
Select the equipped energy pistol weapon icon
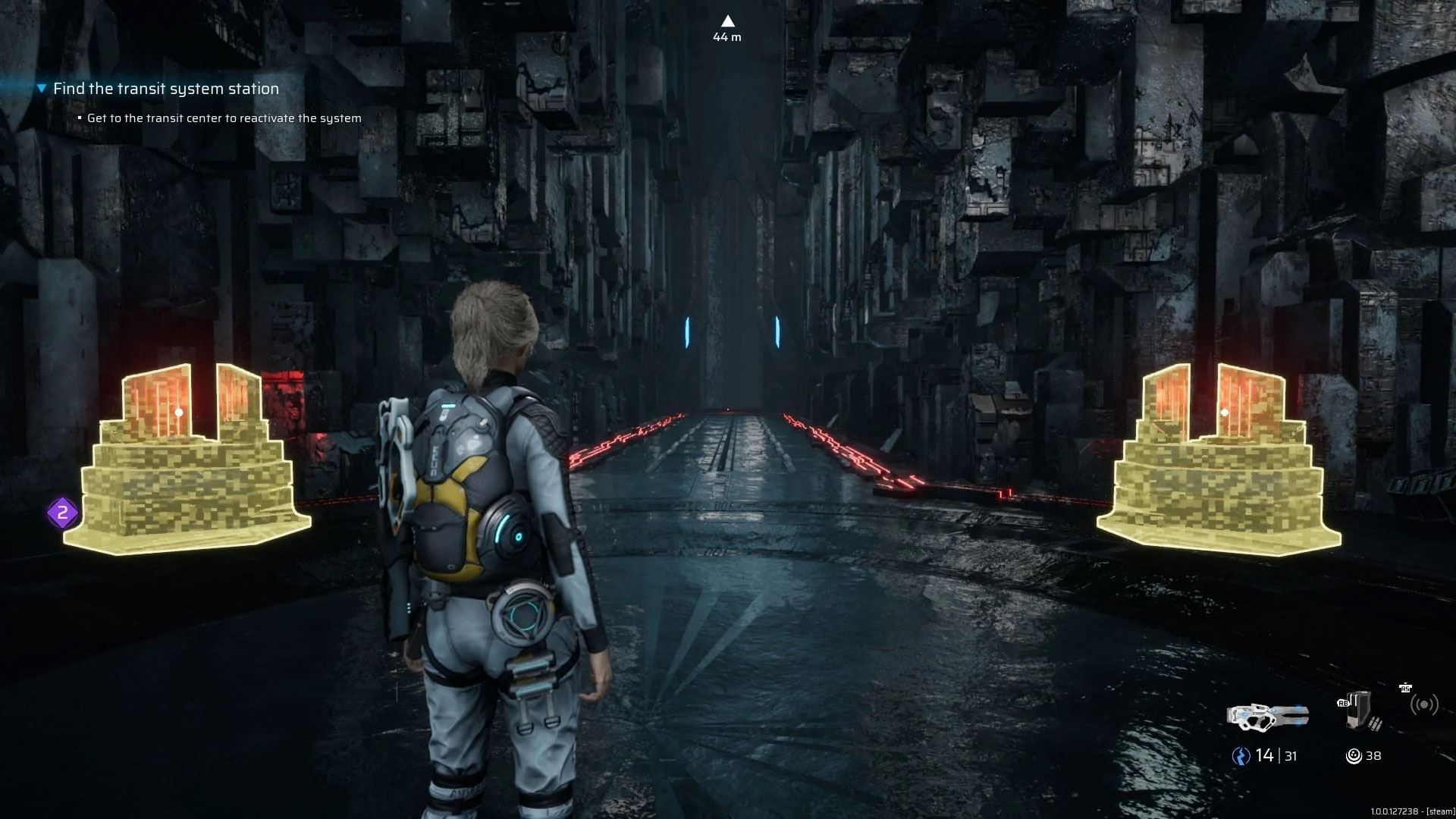point(1267,716)
